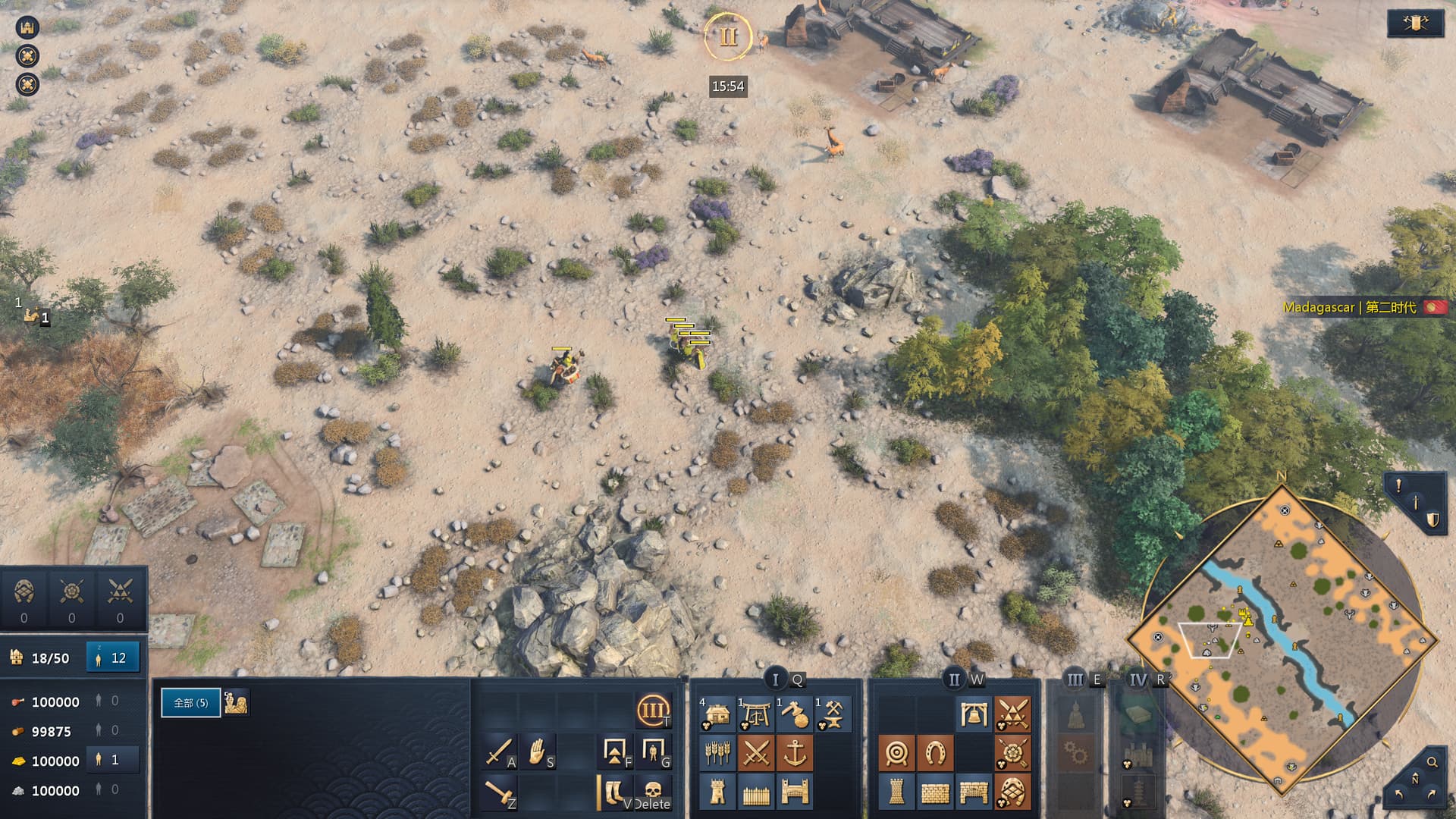Switch to Age II buildings tab

click(x=953, y=679)
